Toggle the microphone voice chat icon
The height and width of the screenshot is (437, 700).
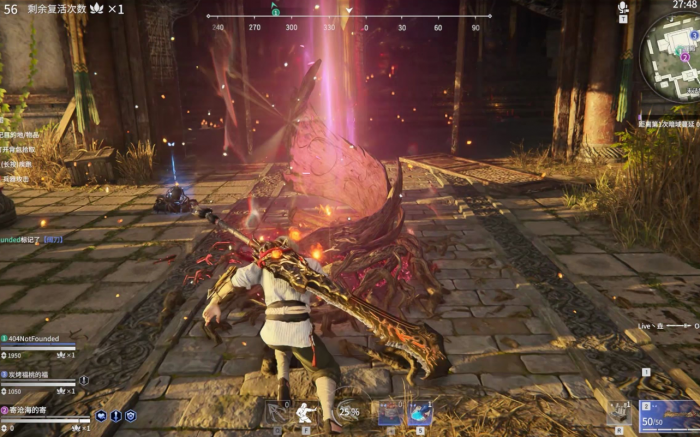[623, 8]
